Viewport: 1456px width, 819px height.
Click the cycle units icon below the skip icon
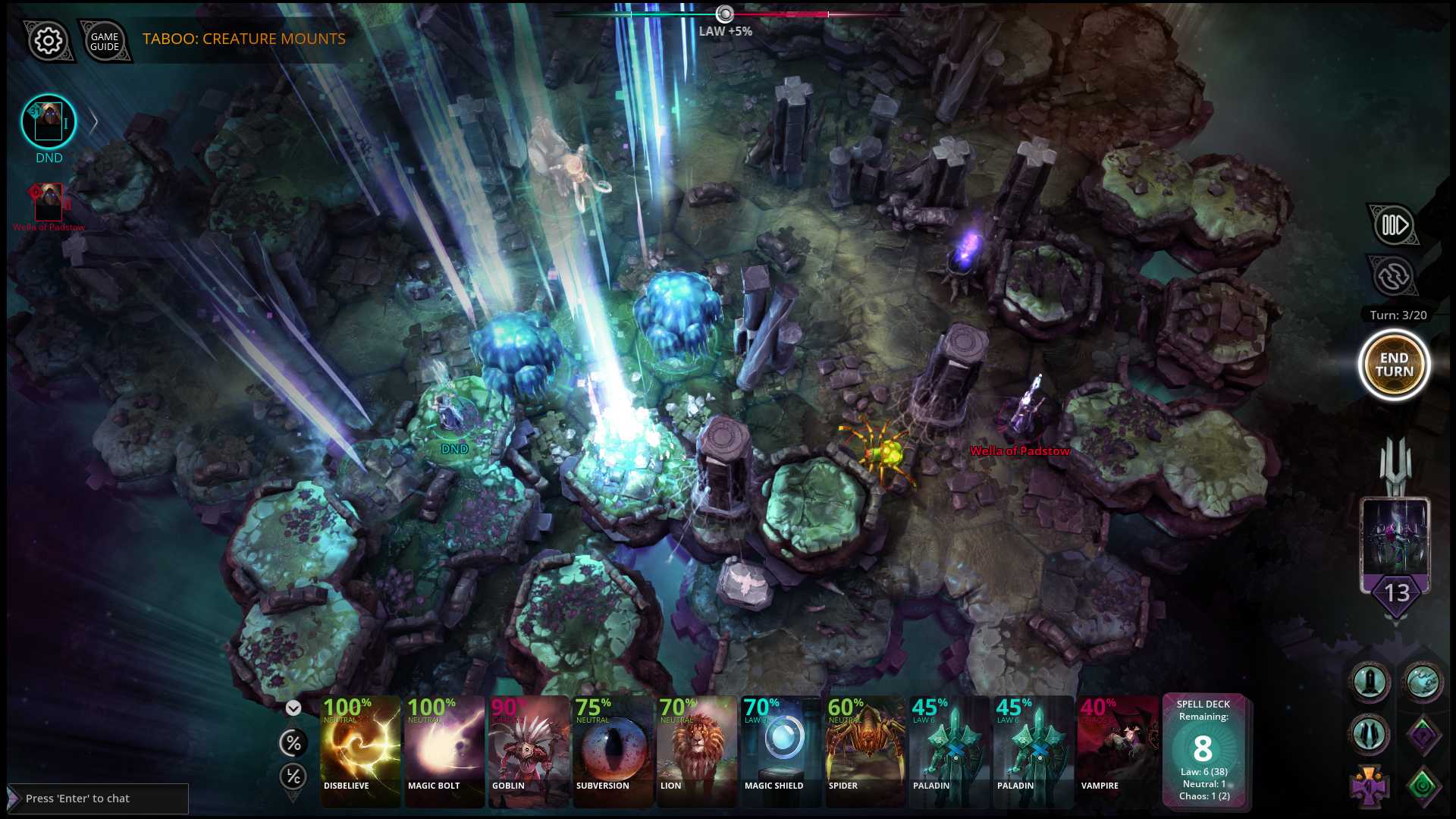pos(1394,276)
